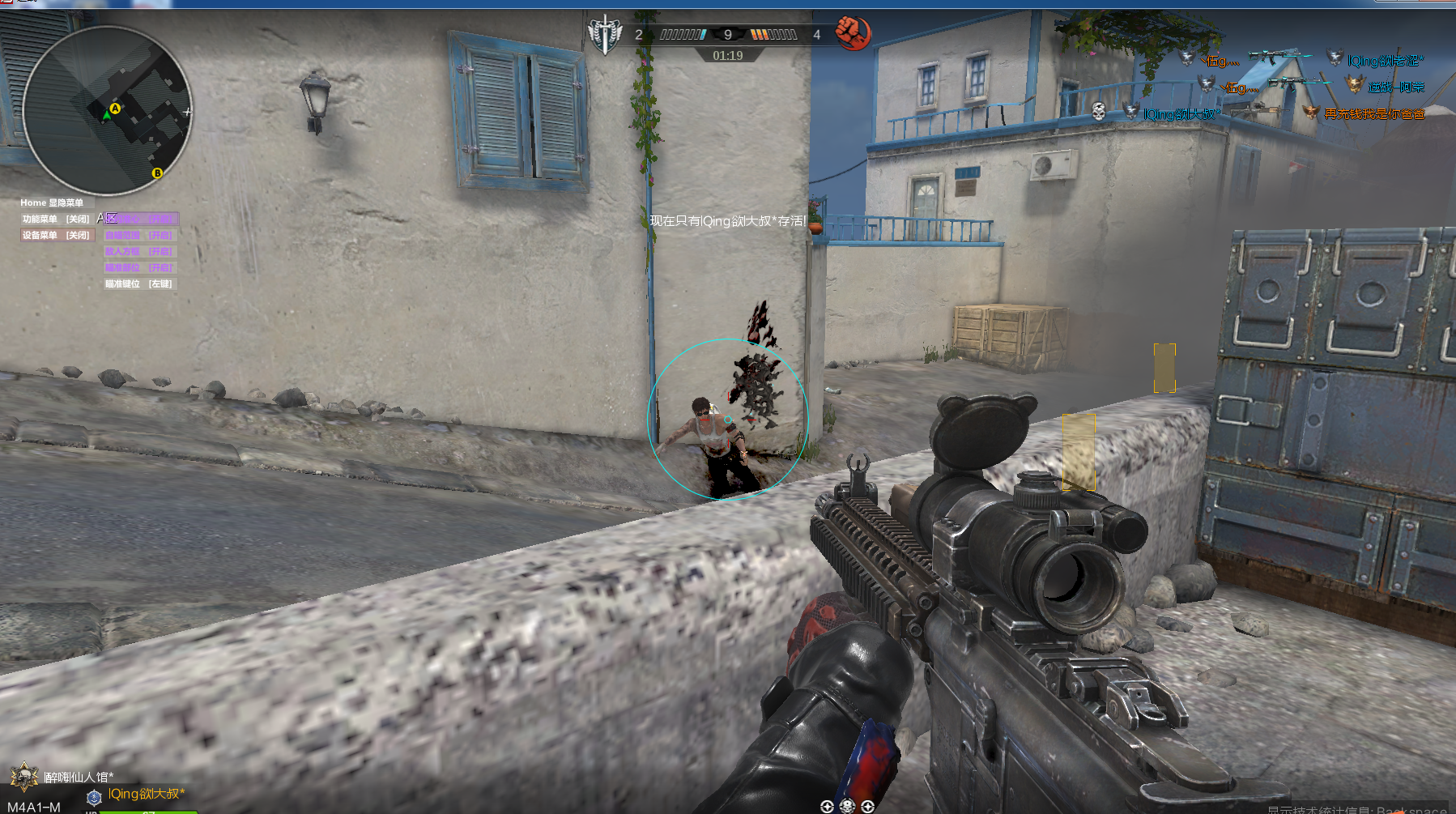Select the M4A1-M weapon label
Viewport: 1456px width, 814px height.
pyautogui.click(x=34, y=807)
